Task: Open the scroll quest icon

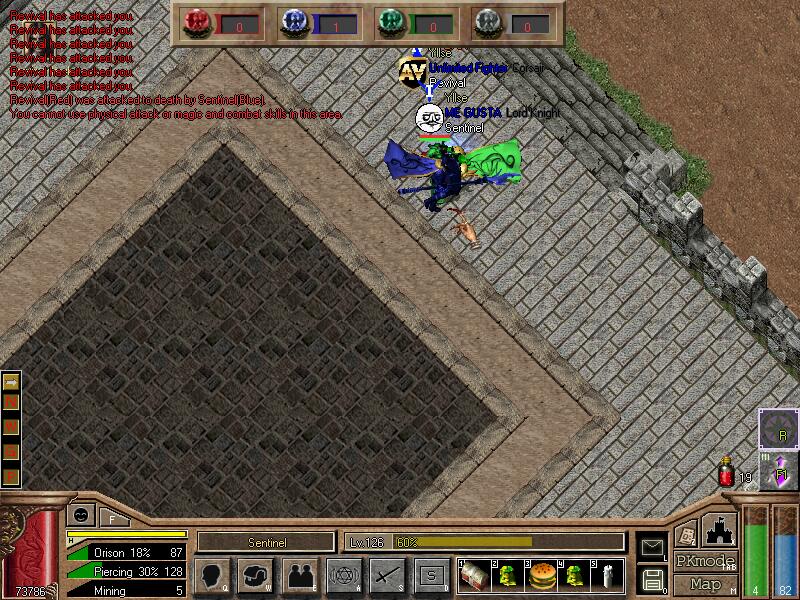Action: point(686,534)
